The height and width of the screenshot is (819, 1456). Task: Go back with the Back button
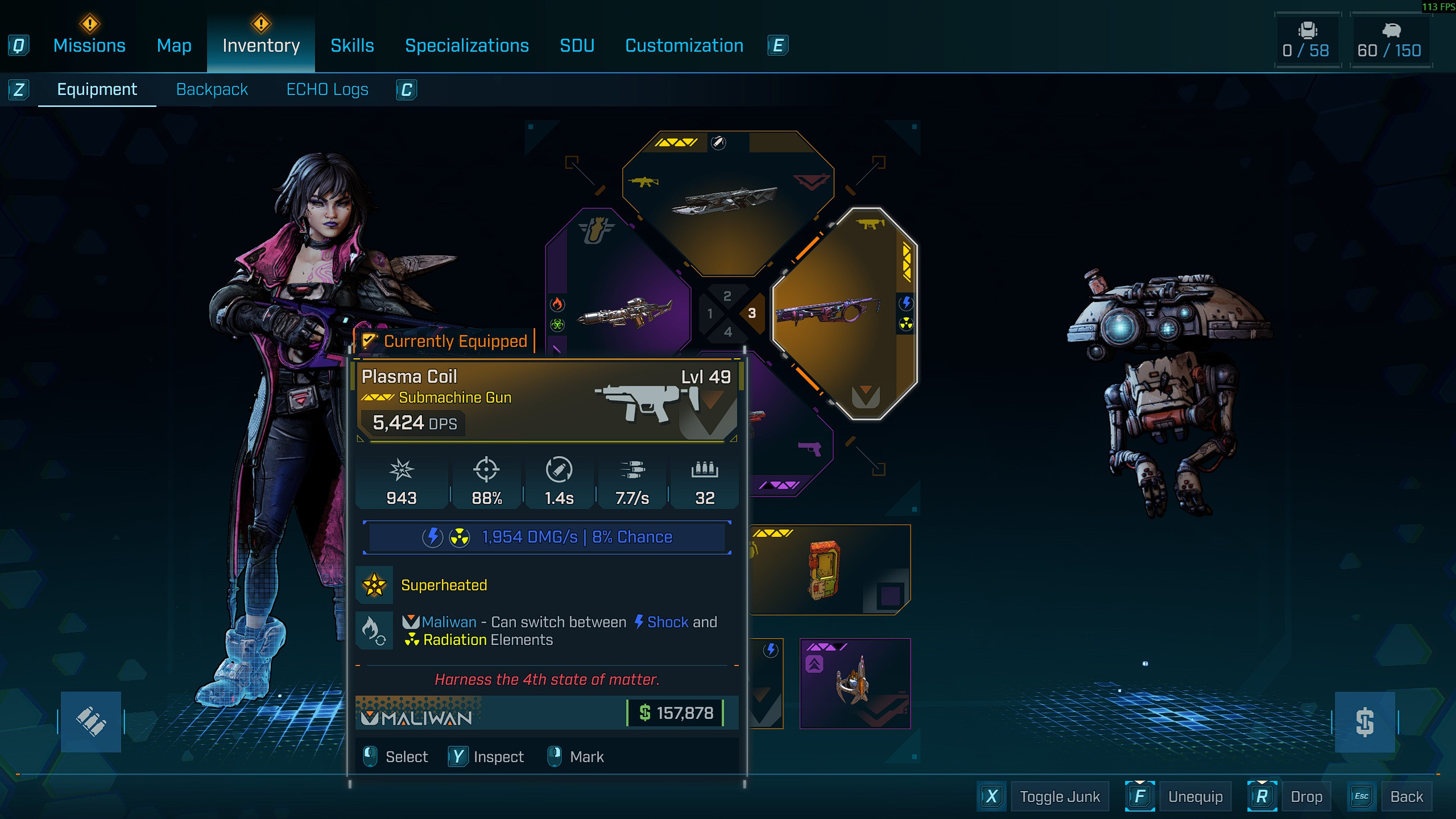[x=1406, y=796]
